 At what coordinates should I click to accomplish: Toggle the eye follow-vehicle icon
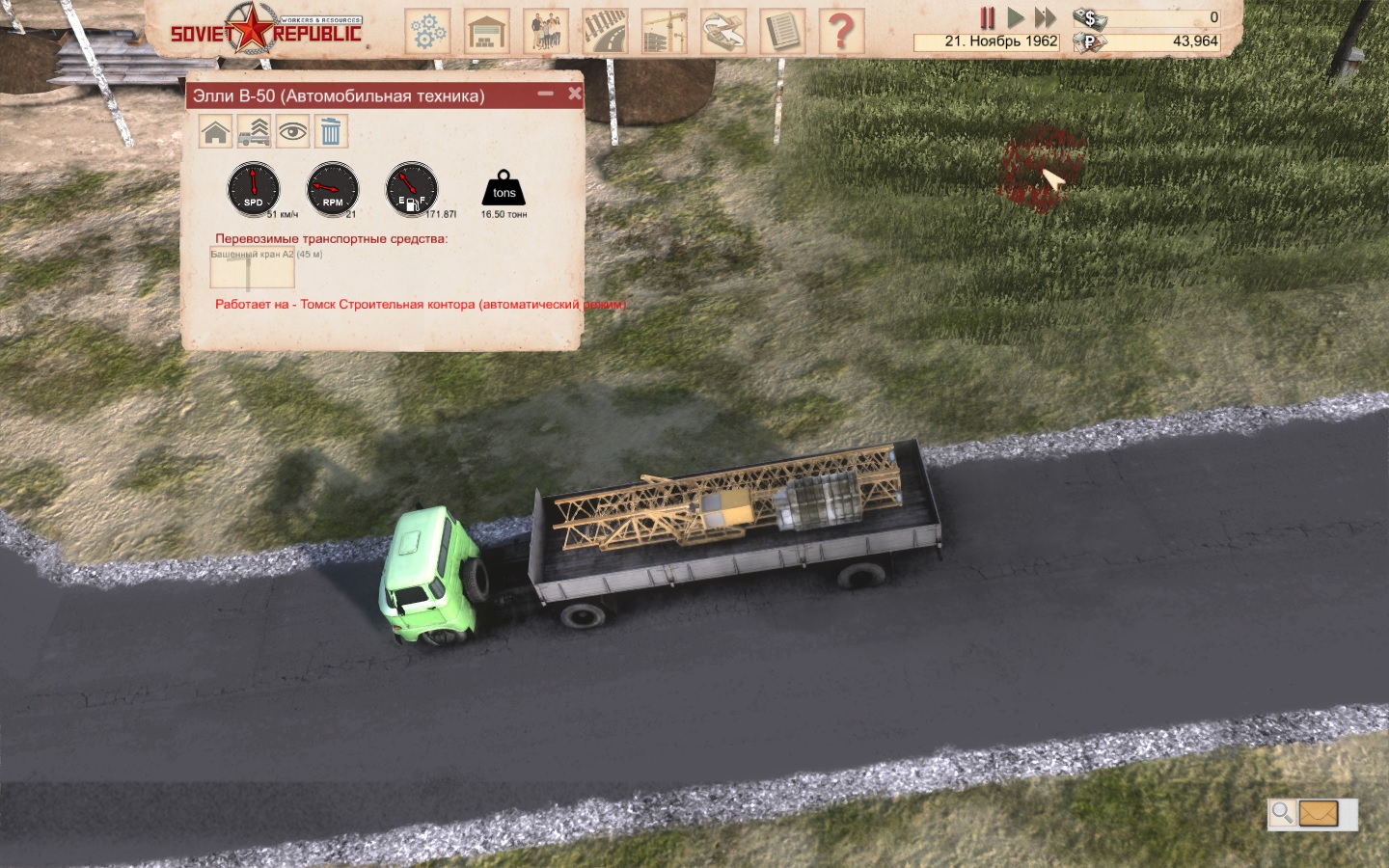[x=292, y=131]
